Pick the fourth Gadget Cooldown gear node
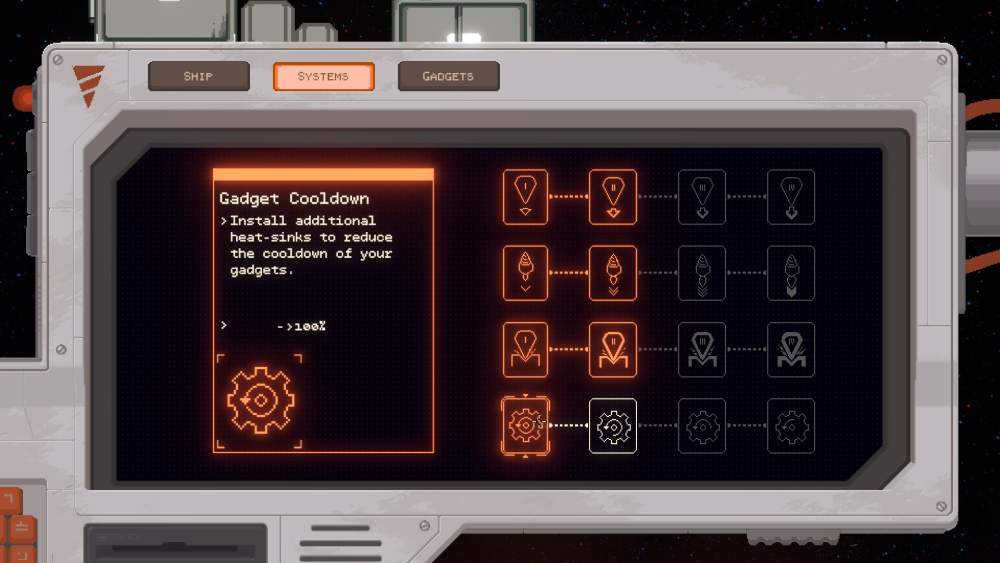1000x563 pixels. [791, 426]
